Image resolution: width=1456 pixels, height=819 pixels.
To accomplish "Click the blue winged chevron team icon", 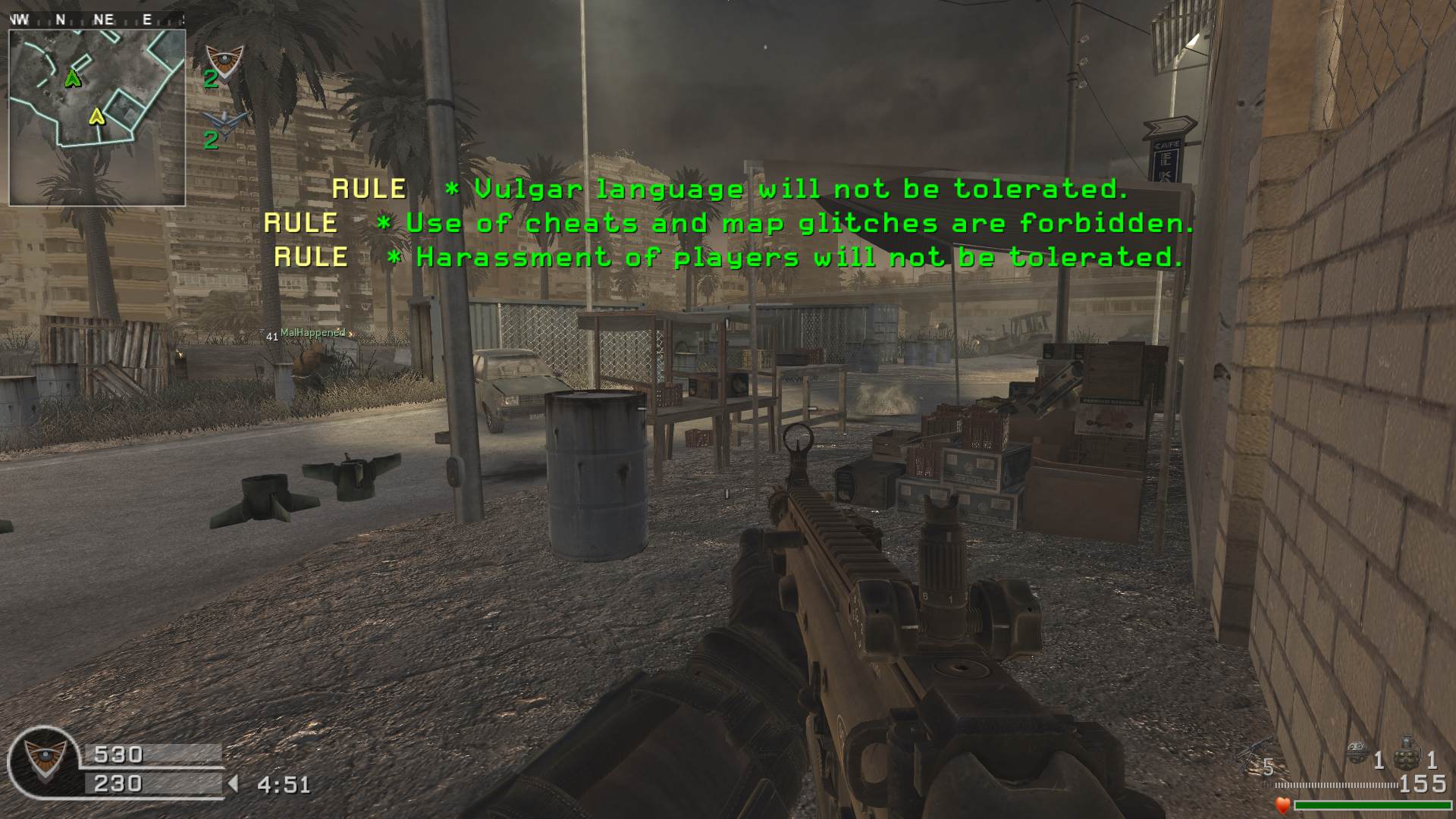I will 225,120.
